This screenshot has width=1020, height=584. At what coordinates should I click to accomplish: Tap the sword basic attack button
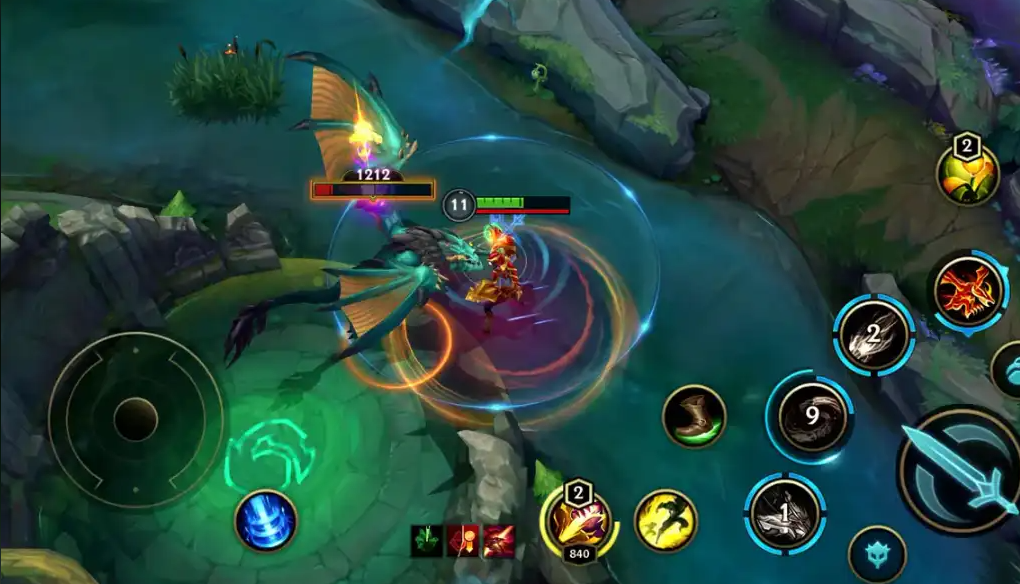(958, 471)
